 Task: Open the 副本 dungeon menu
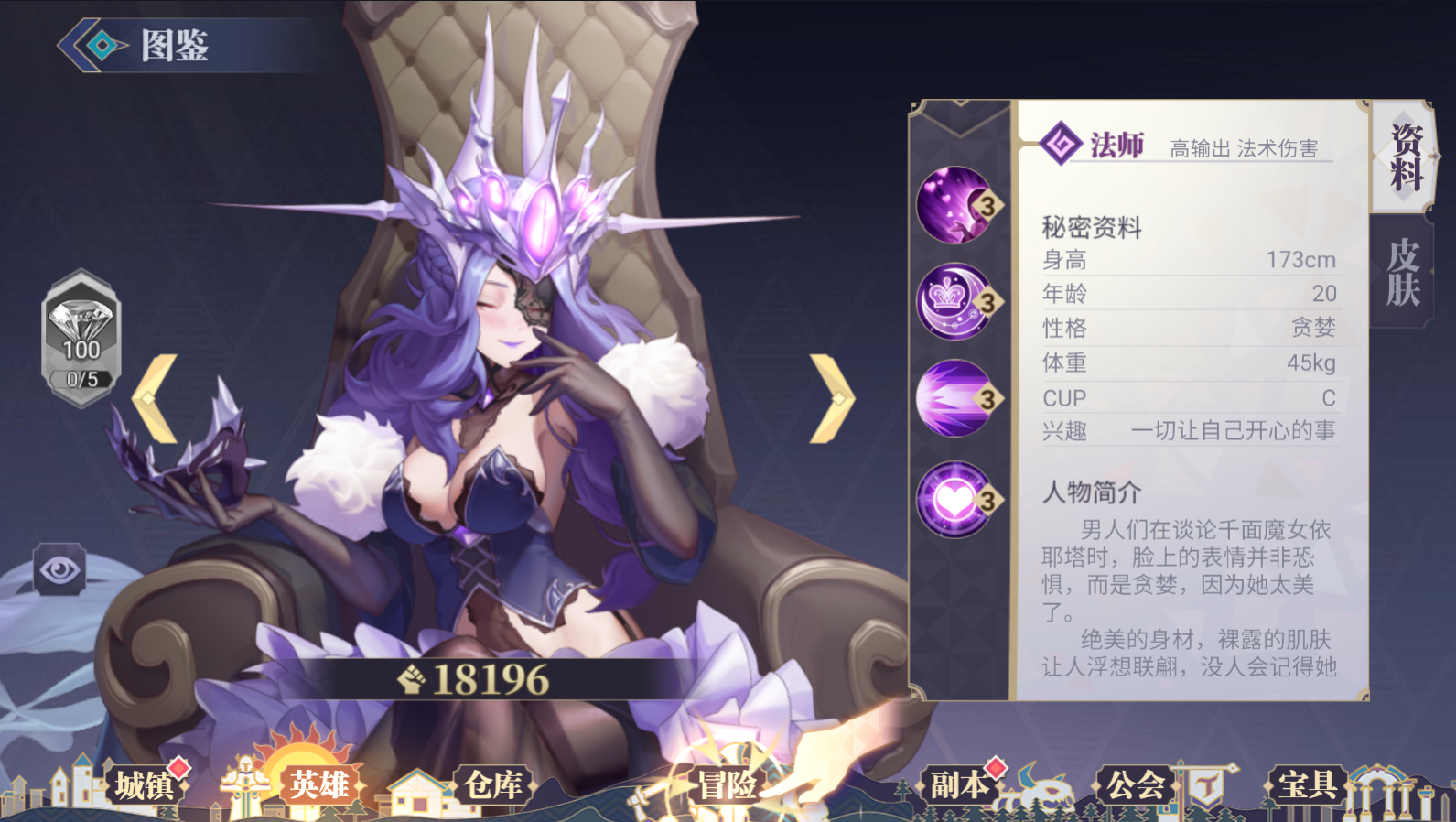[959, 785]
